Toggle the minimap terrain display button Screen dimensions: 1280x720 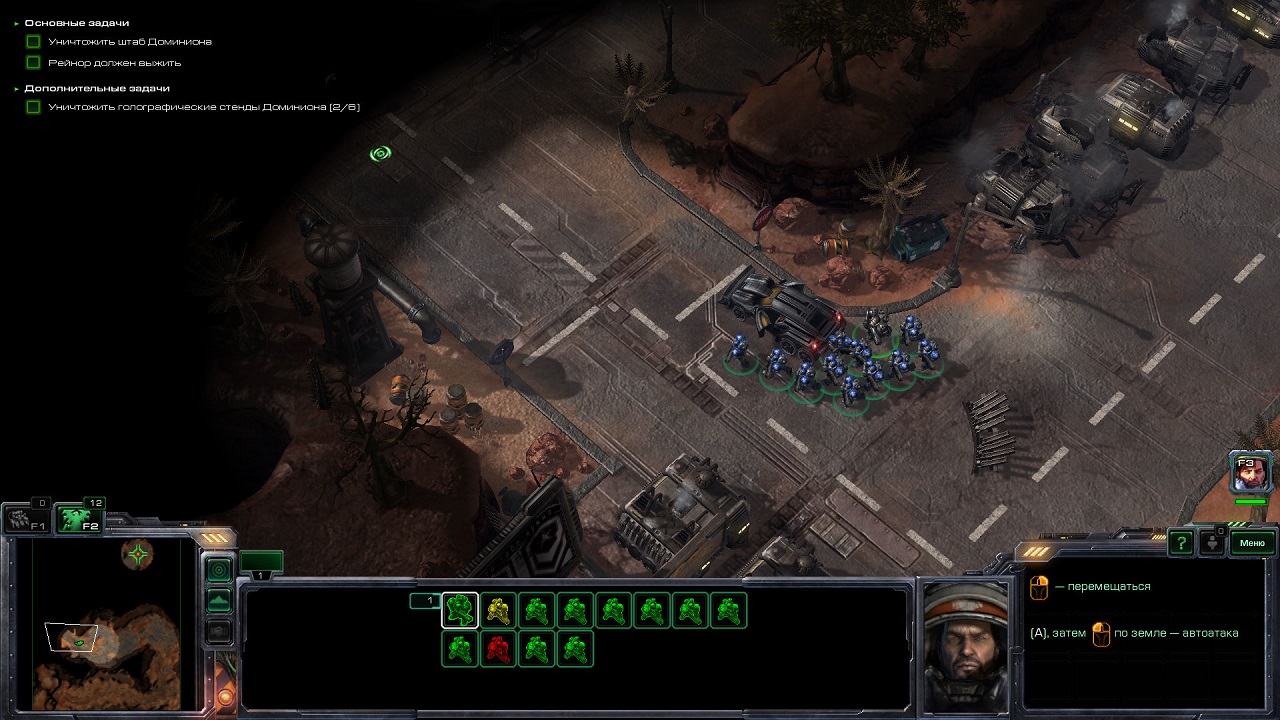tap(219, 600)
